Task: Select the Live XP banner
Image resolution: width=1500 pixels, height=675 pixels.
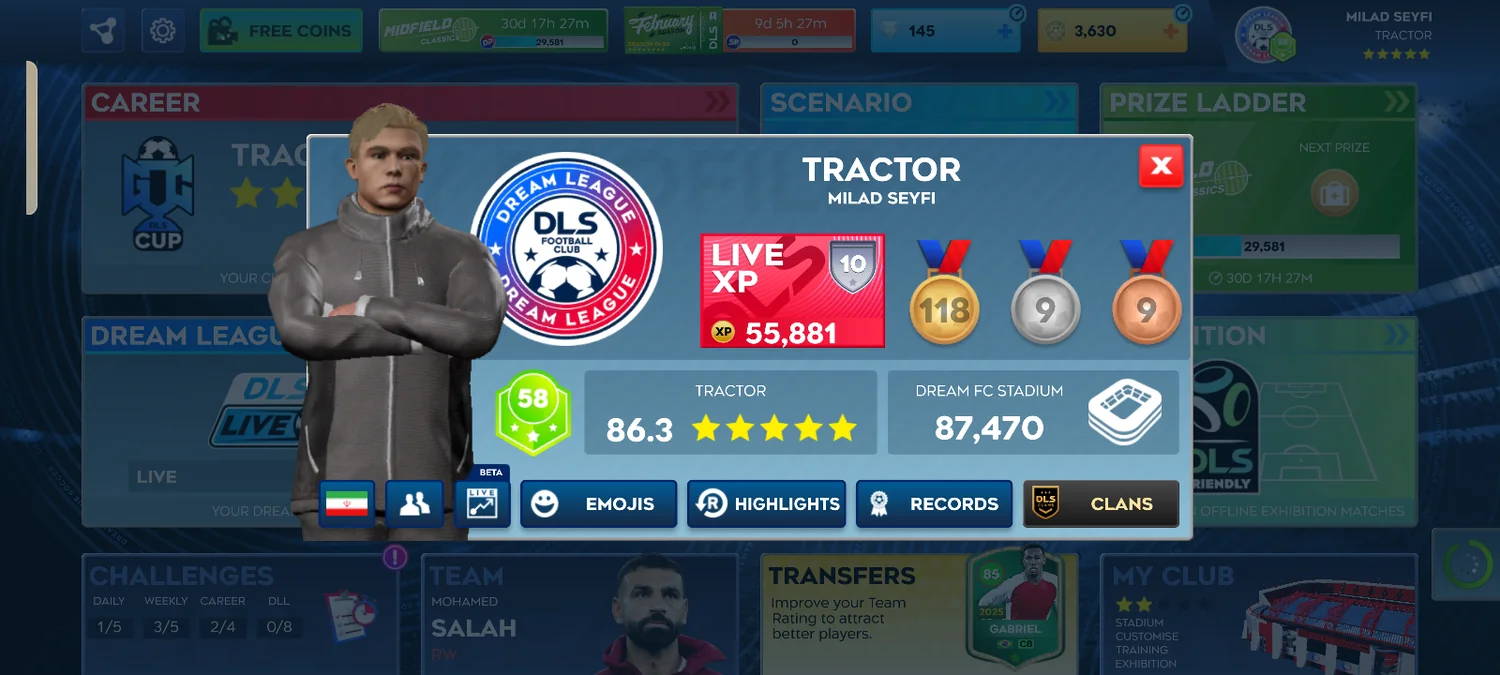Action: (x=792, y=291)
